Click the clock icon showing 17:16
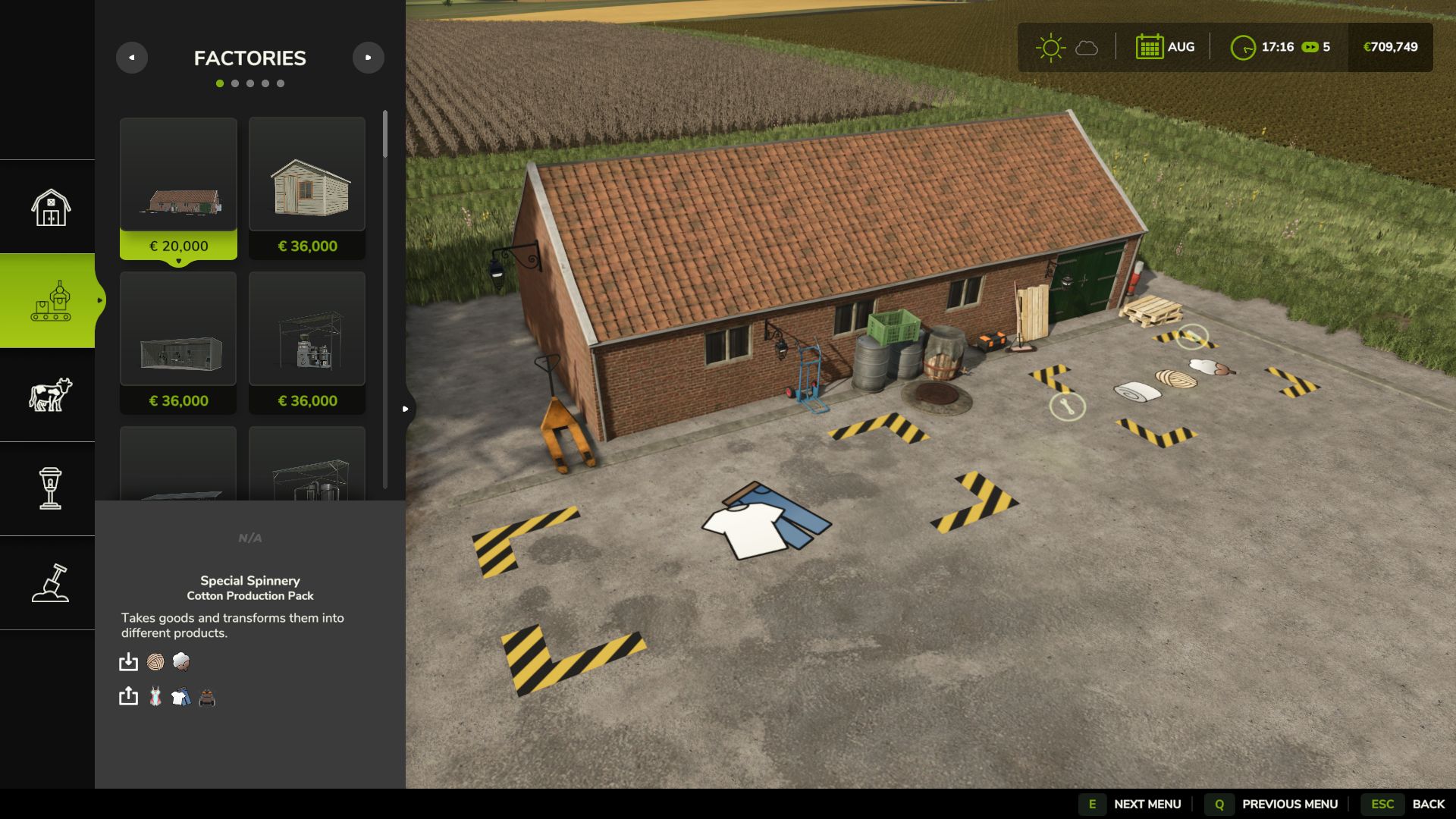The height and width of the screenshot is (819, 1456). coord(1243,47)
